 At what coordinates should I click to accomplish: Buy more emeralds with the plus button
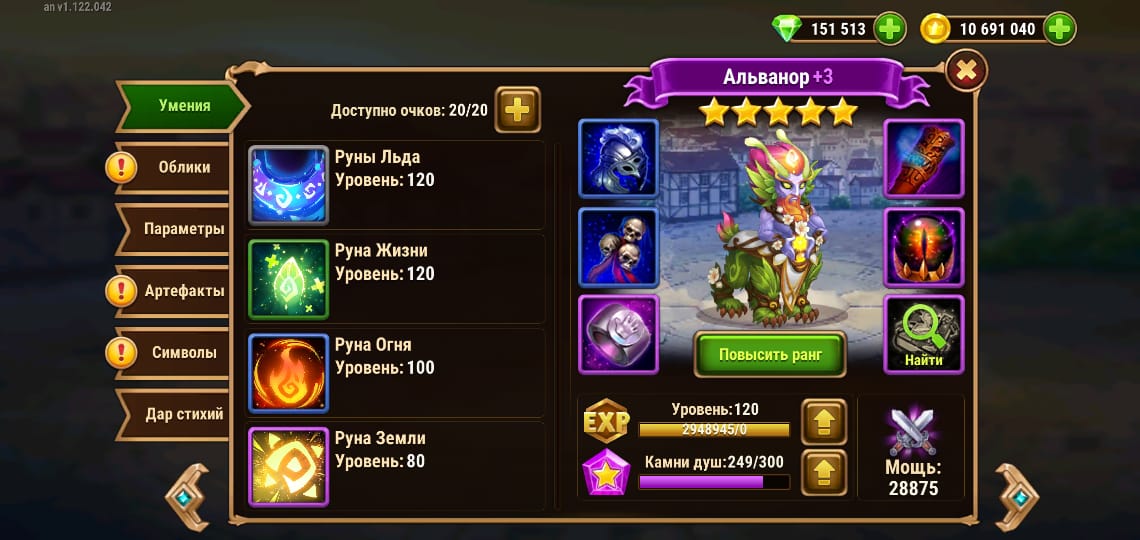click(889, 29)
